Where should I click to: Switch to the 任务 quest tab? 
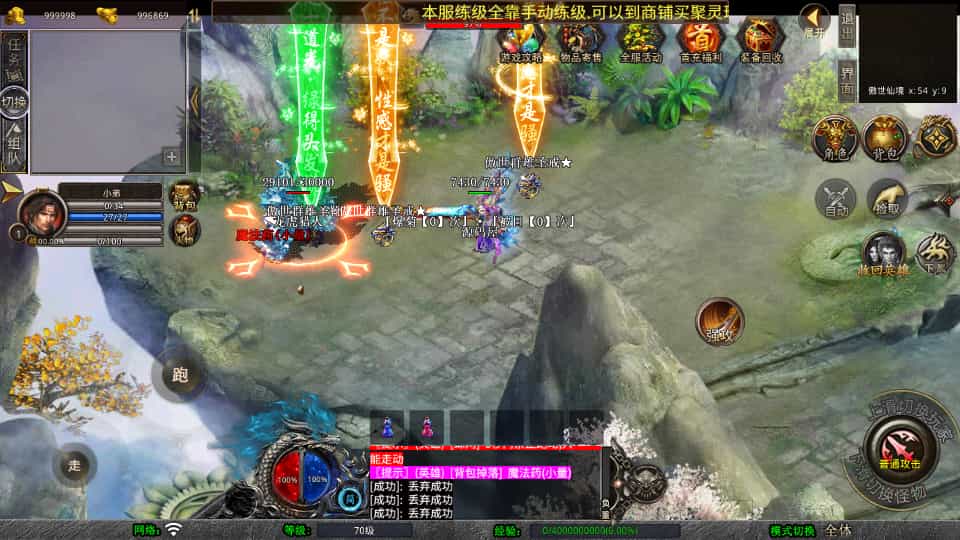[14, 59]
